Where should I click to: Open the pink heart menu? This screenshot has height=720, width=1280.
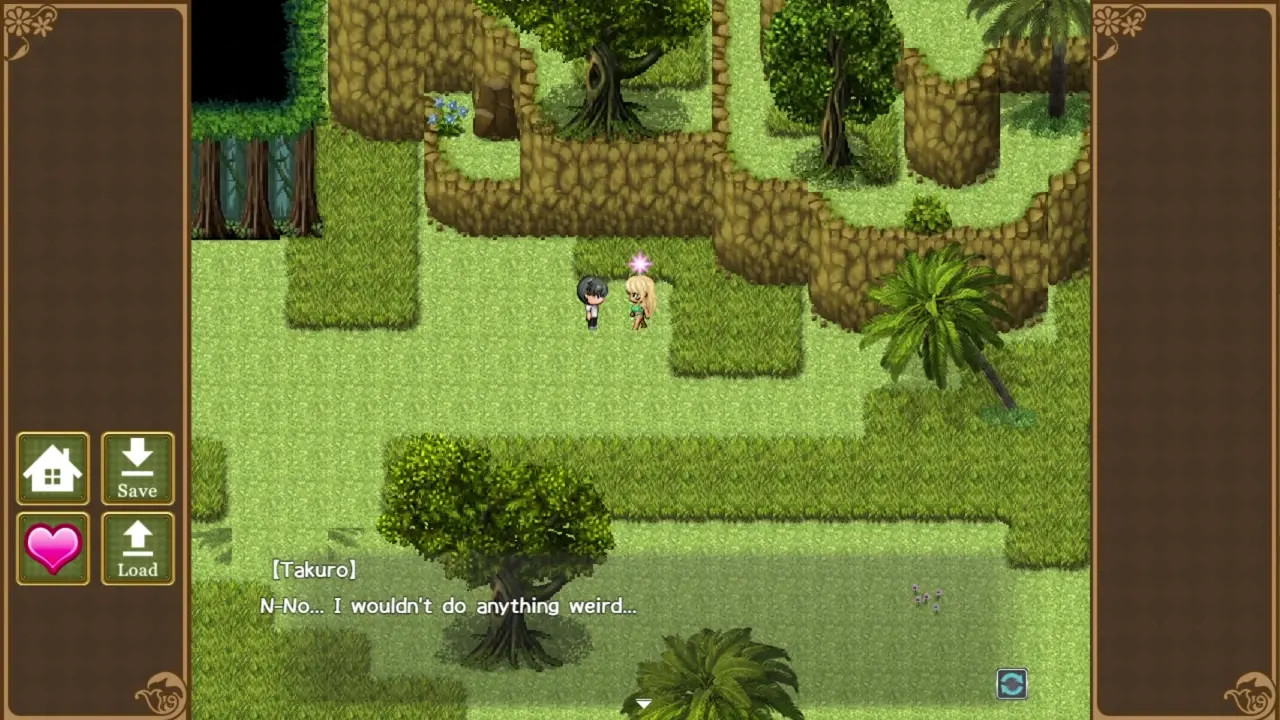(x=53, y=548)
